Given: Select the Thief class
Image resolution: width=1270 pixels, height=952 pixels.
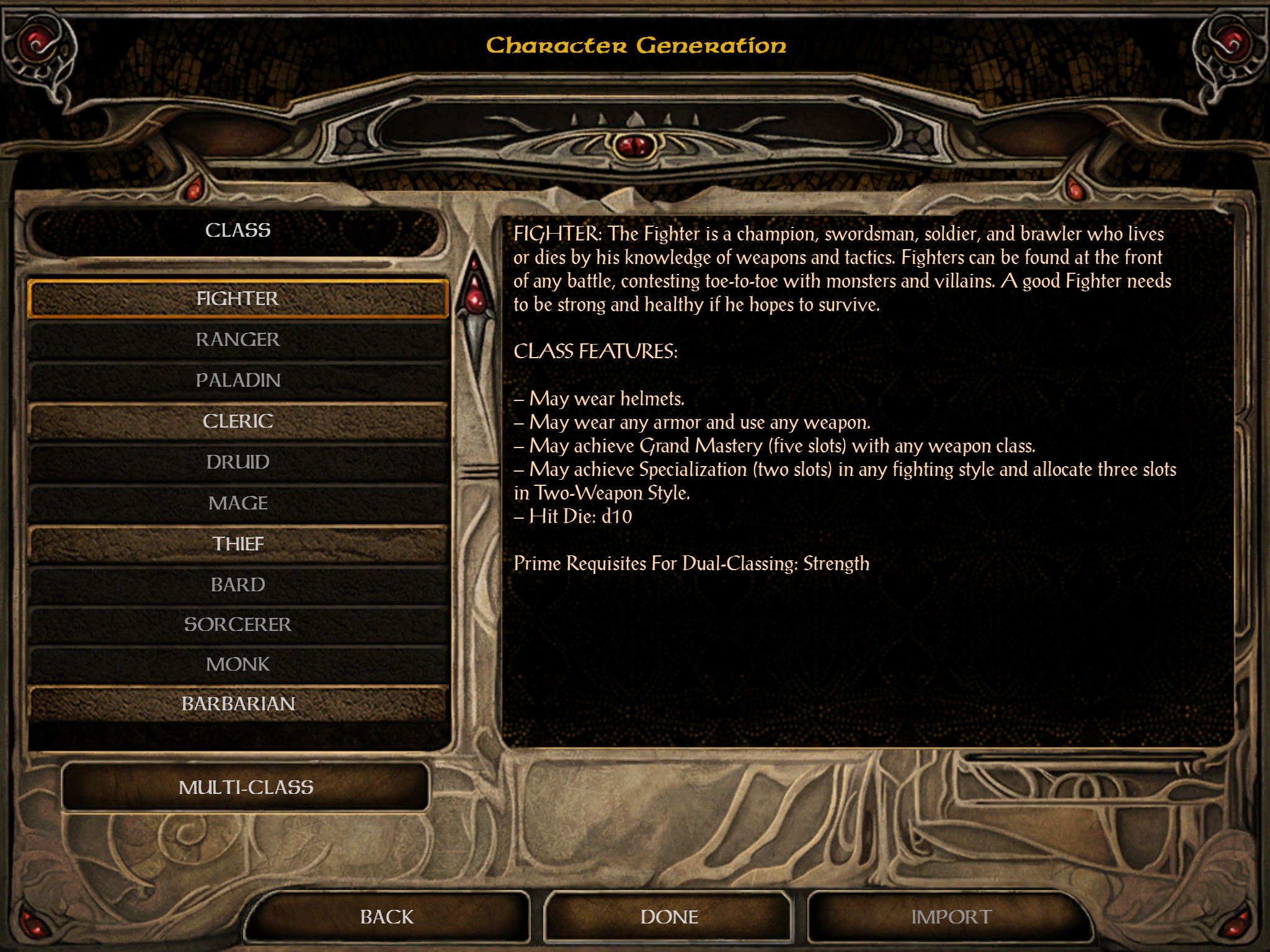Looking at the screenshot, I should point(238,544).
